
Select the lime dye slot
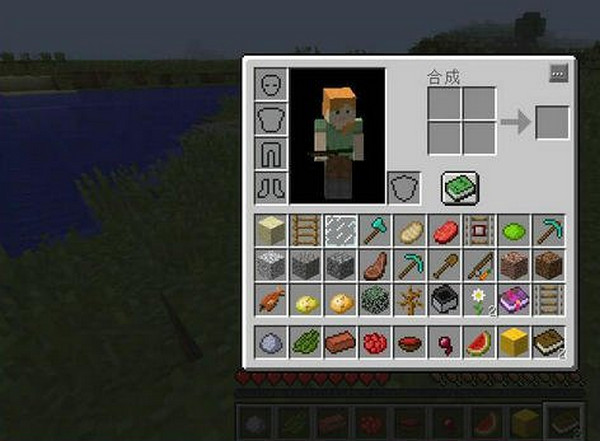[513, 231]
